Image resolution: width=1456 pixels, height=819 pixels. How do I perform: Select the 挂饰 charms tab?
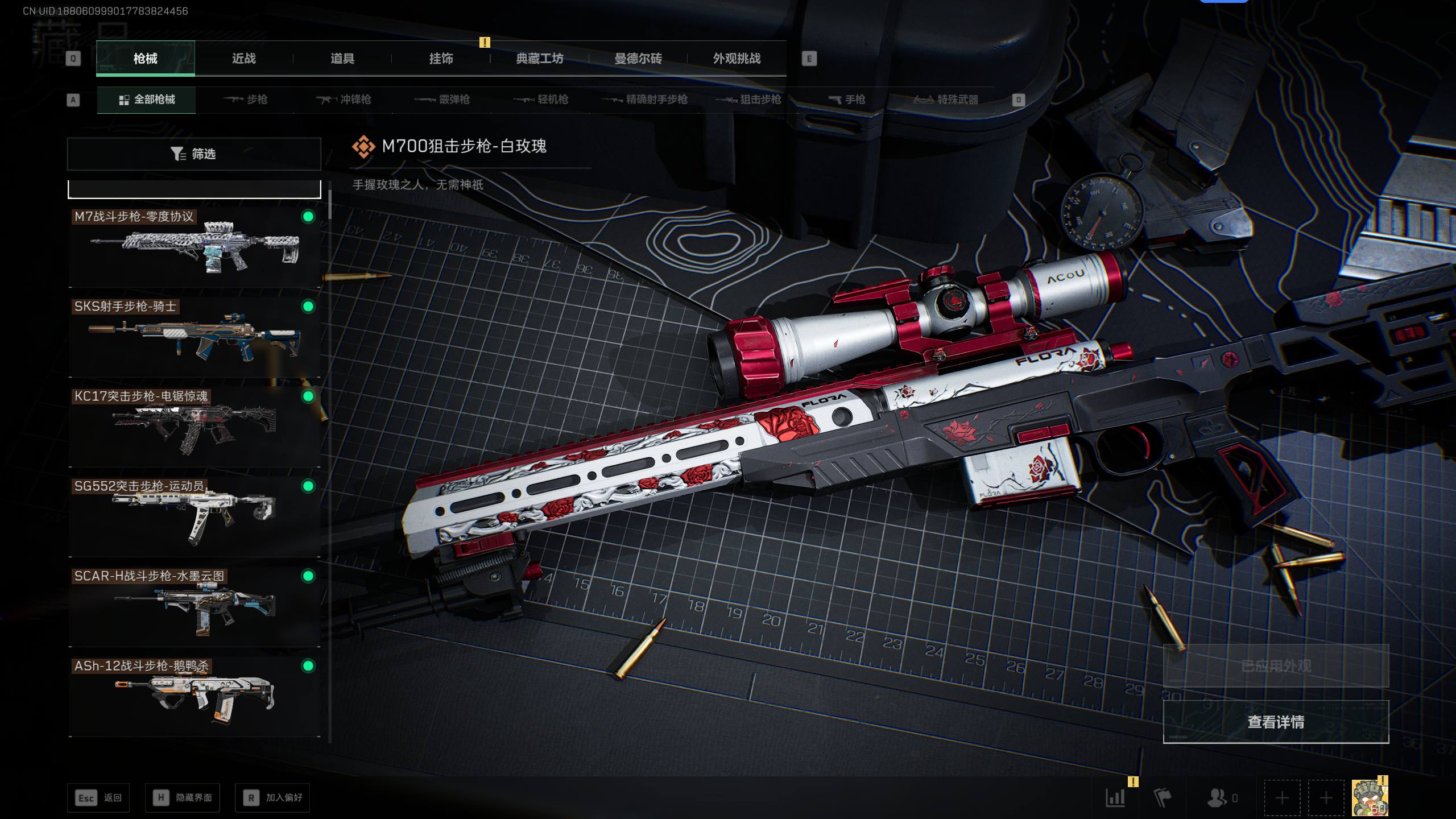(441, 59)
